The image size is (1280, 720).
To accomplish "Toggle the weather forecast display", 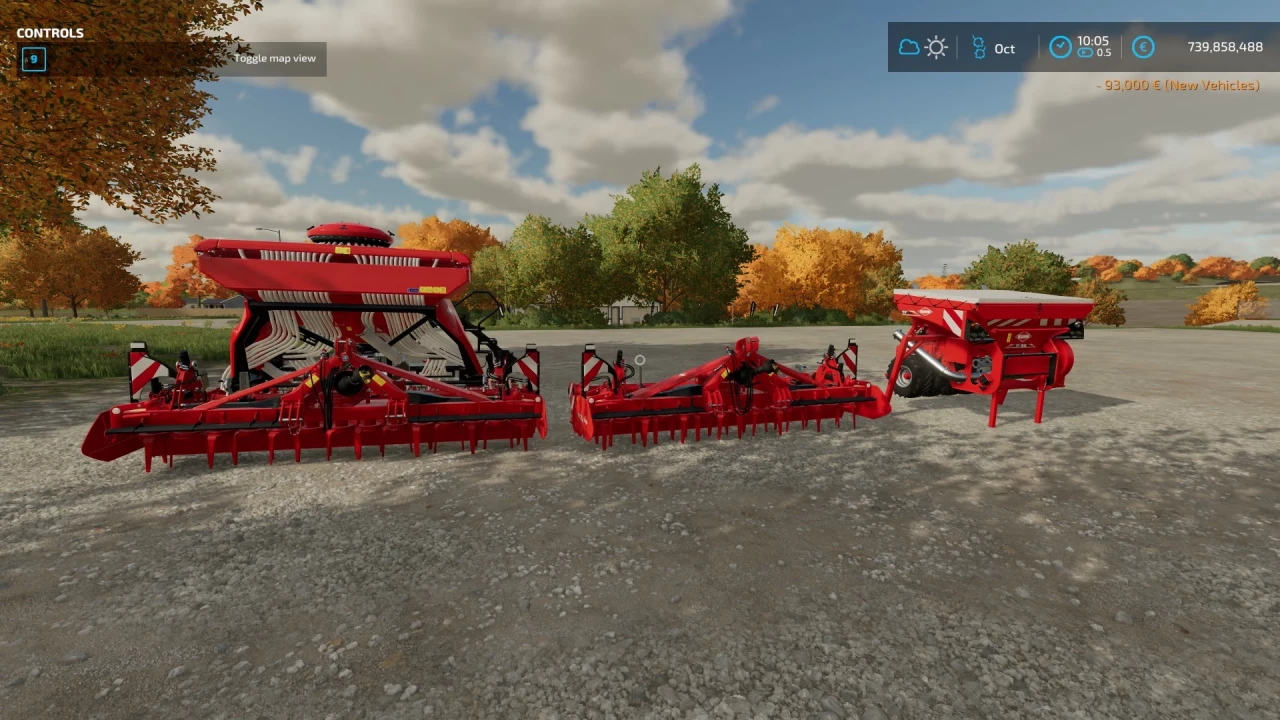I will 922,46.
